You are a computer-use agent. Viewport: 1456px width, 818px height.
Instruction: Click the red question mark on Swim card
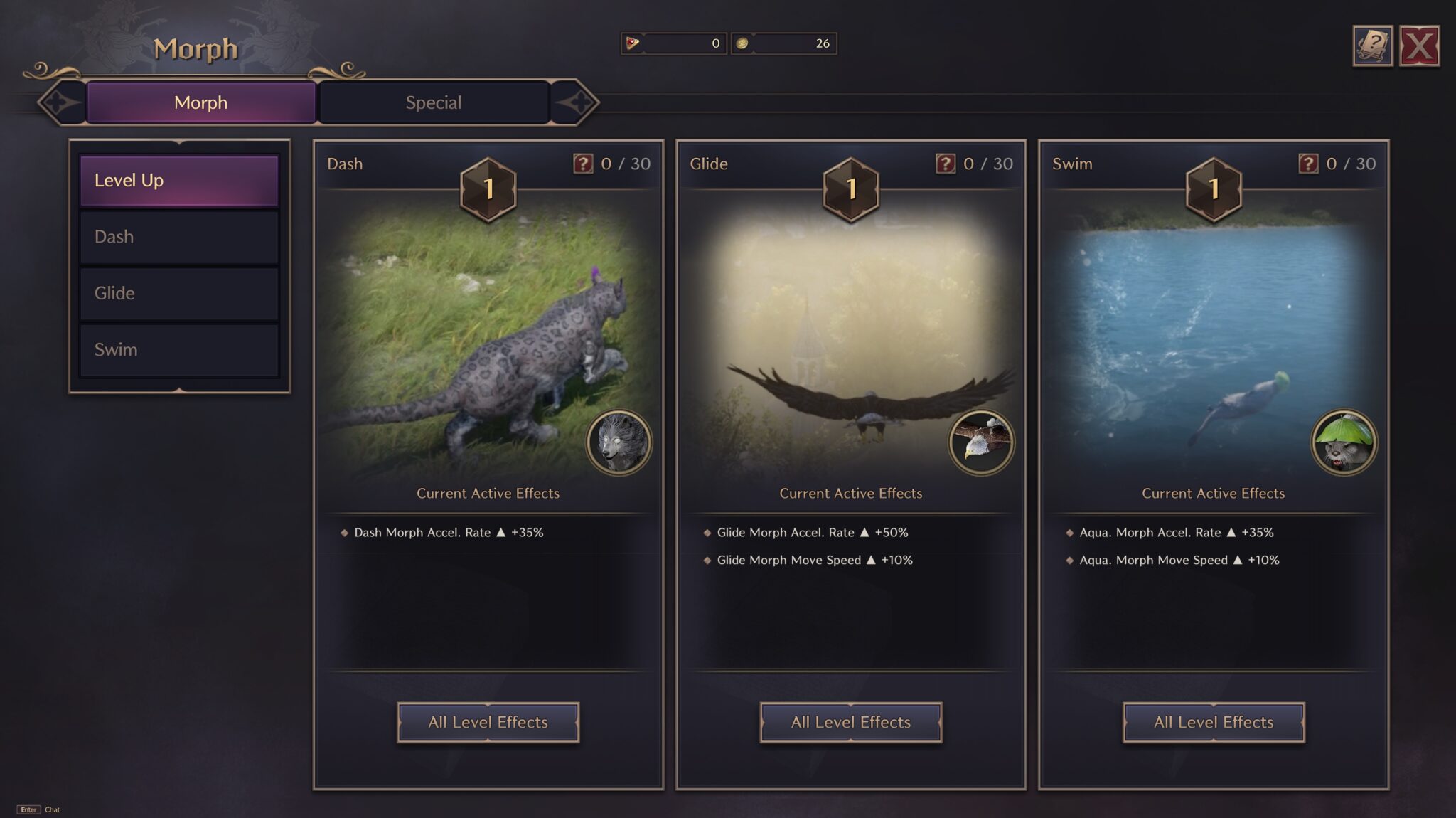point(1307,164)
